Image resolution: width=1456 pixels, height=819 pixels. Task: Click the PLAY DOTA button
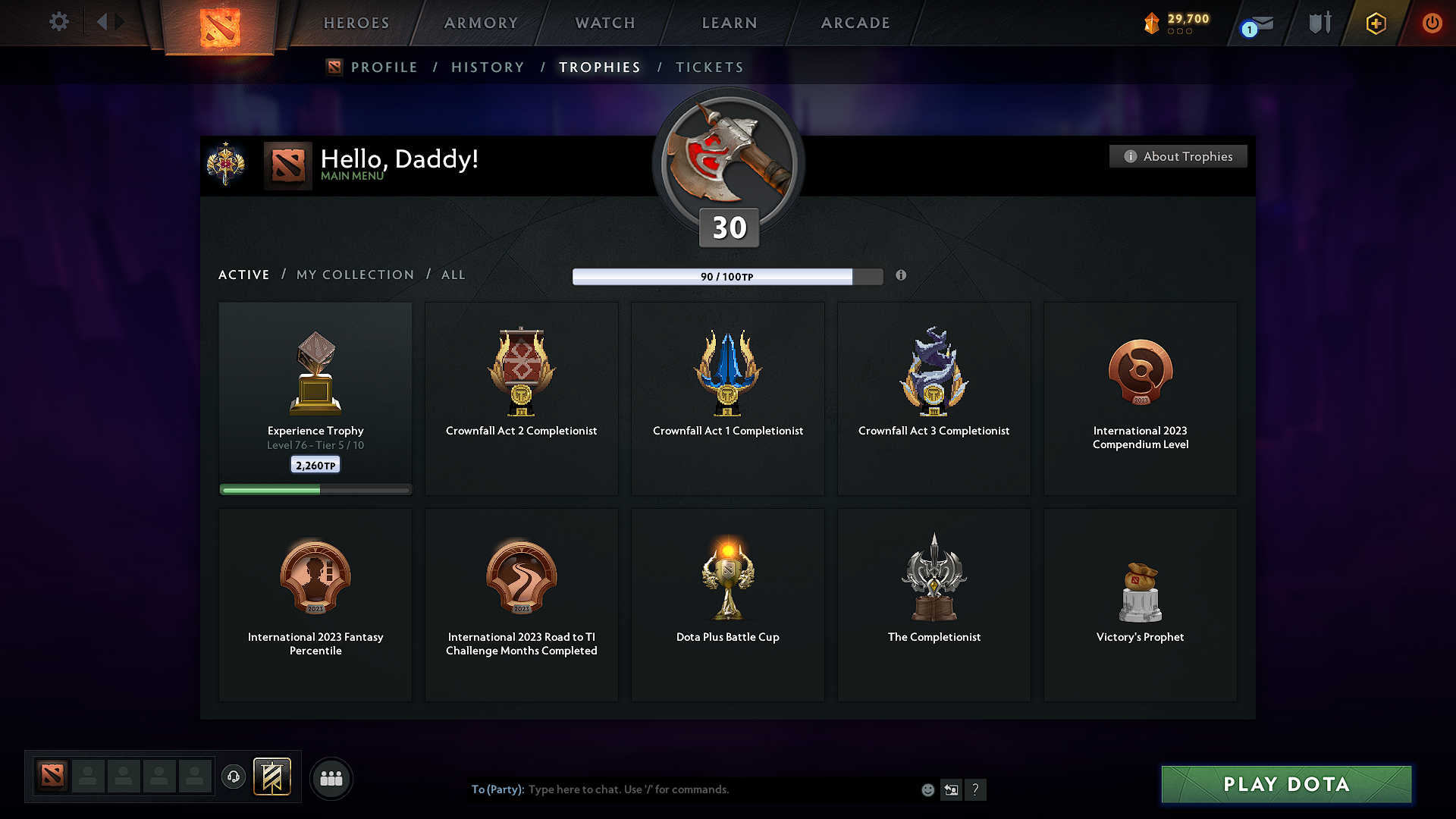(1285, 784)
